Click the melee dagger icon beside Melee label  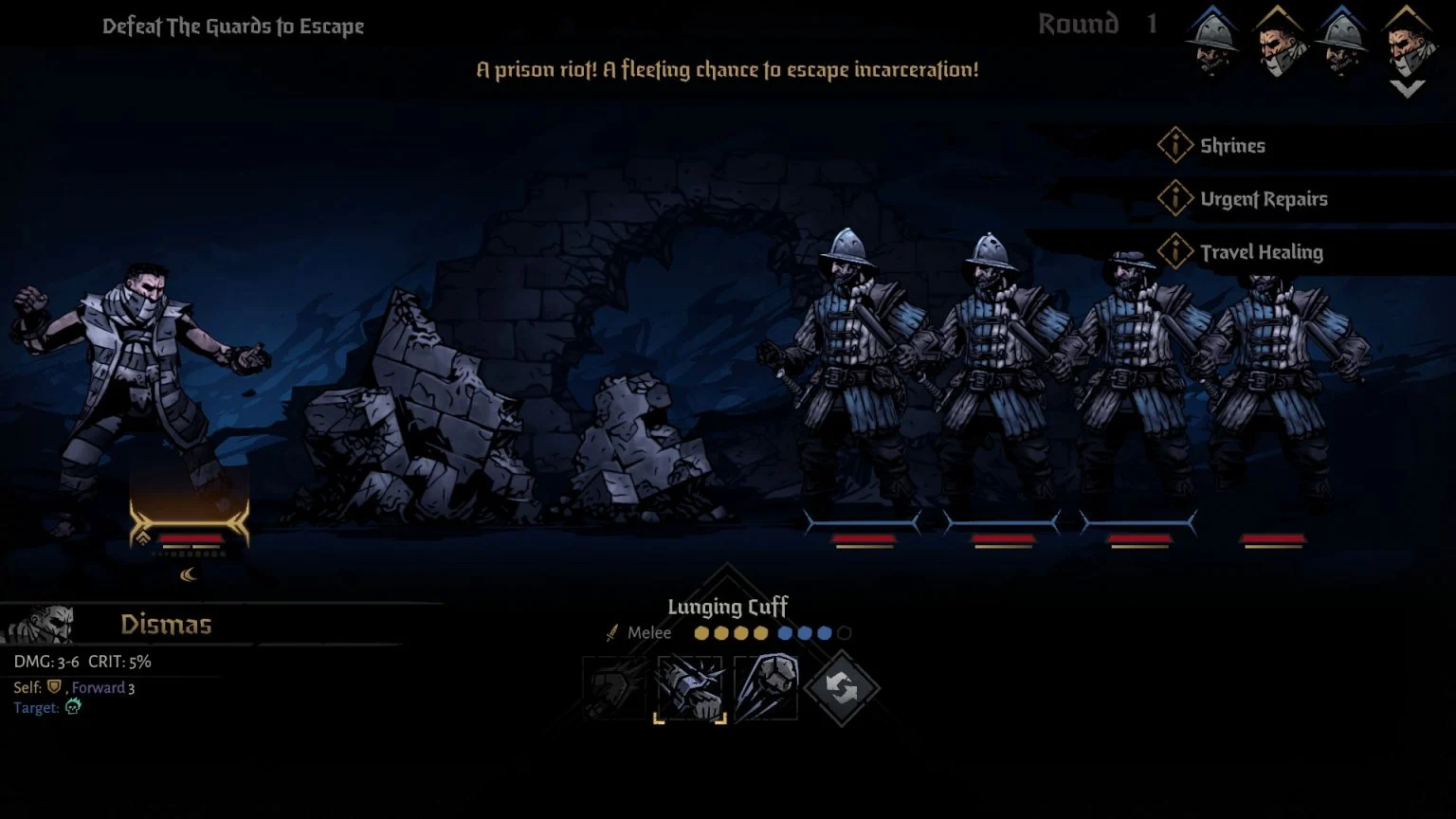(x=610, y=632)
